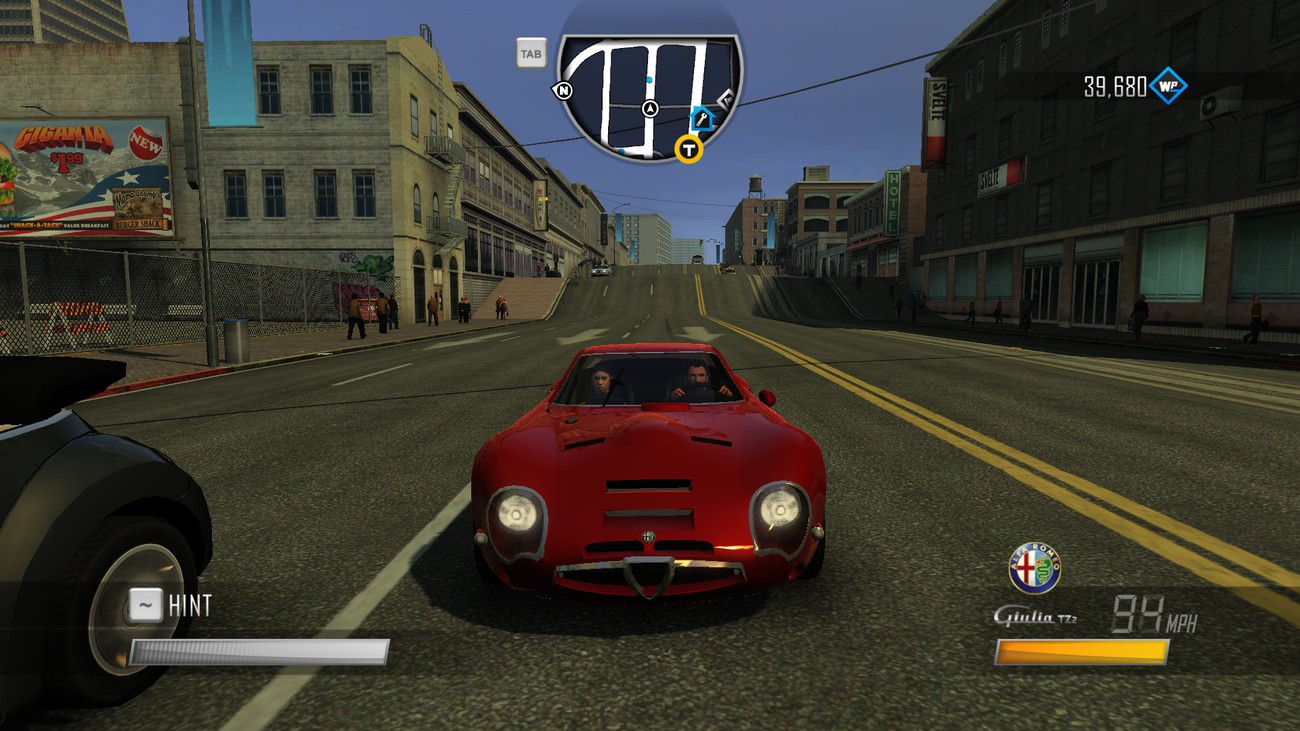Click the yellow T marker on minimap

[688, 150]
